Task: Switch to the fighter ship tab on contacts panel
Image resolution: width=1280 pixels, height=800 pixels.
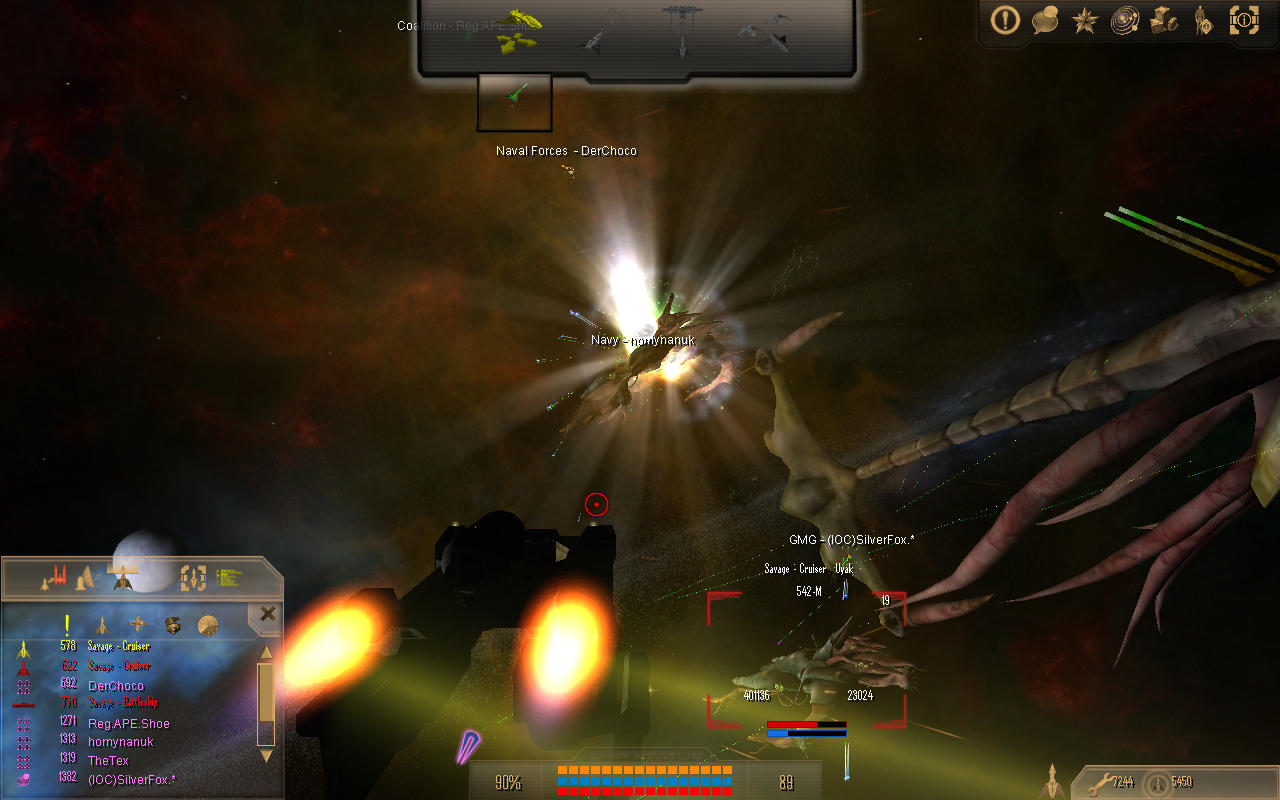Action: (124, 578)
